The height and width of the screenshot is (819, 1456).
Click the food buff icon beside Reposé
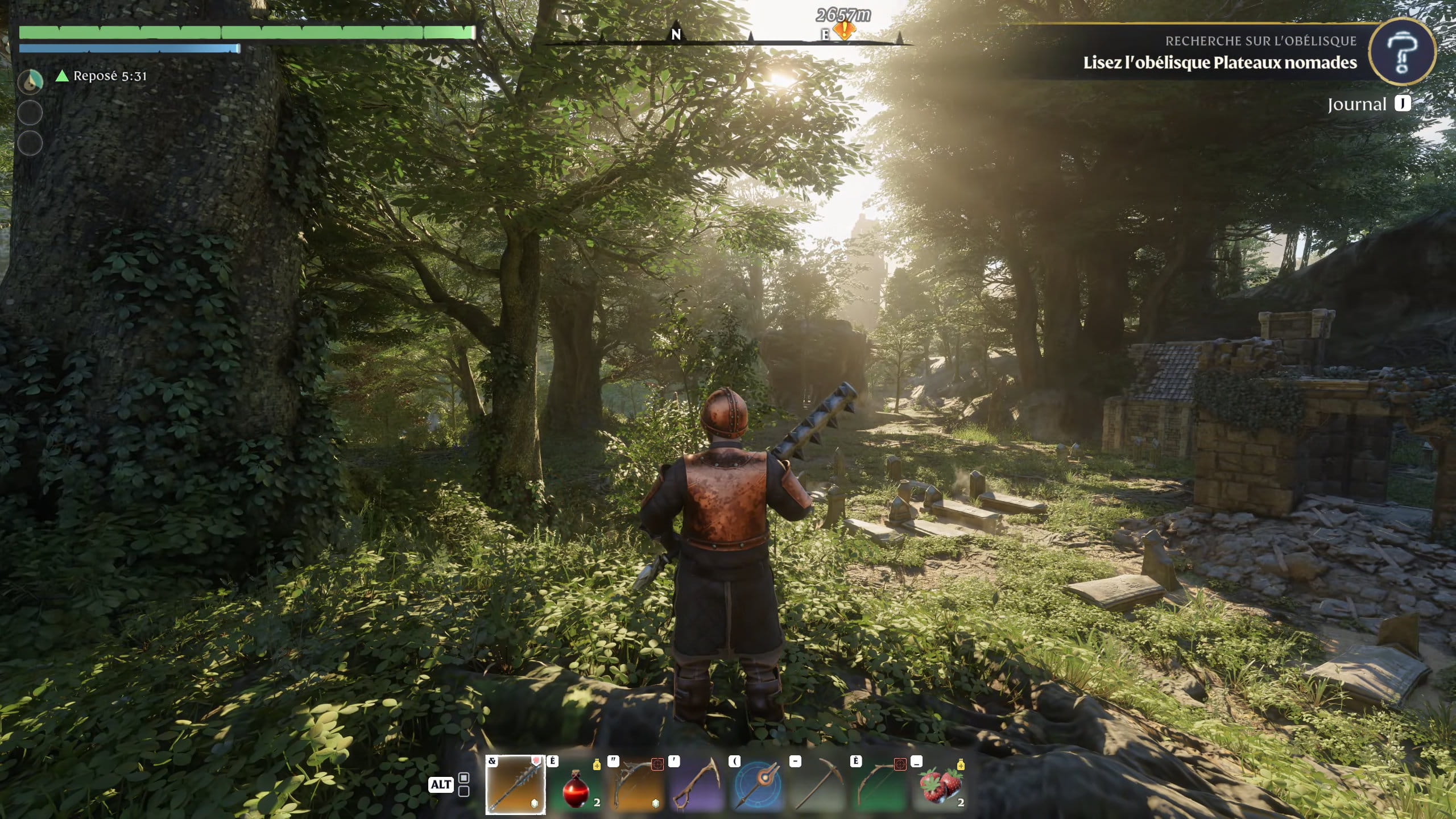point(30,82)
